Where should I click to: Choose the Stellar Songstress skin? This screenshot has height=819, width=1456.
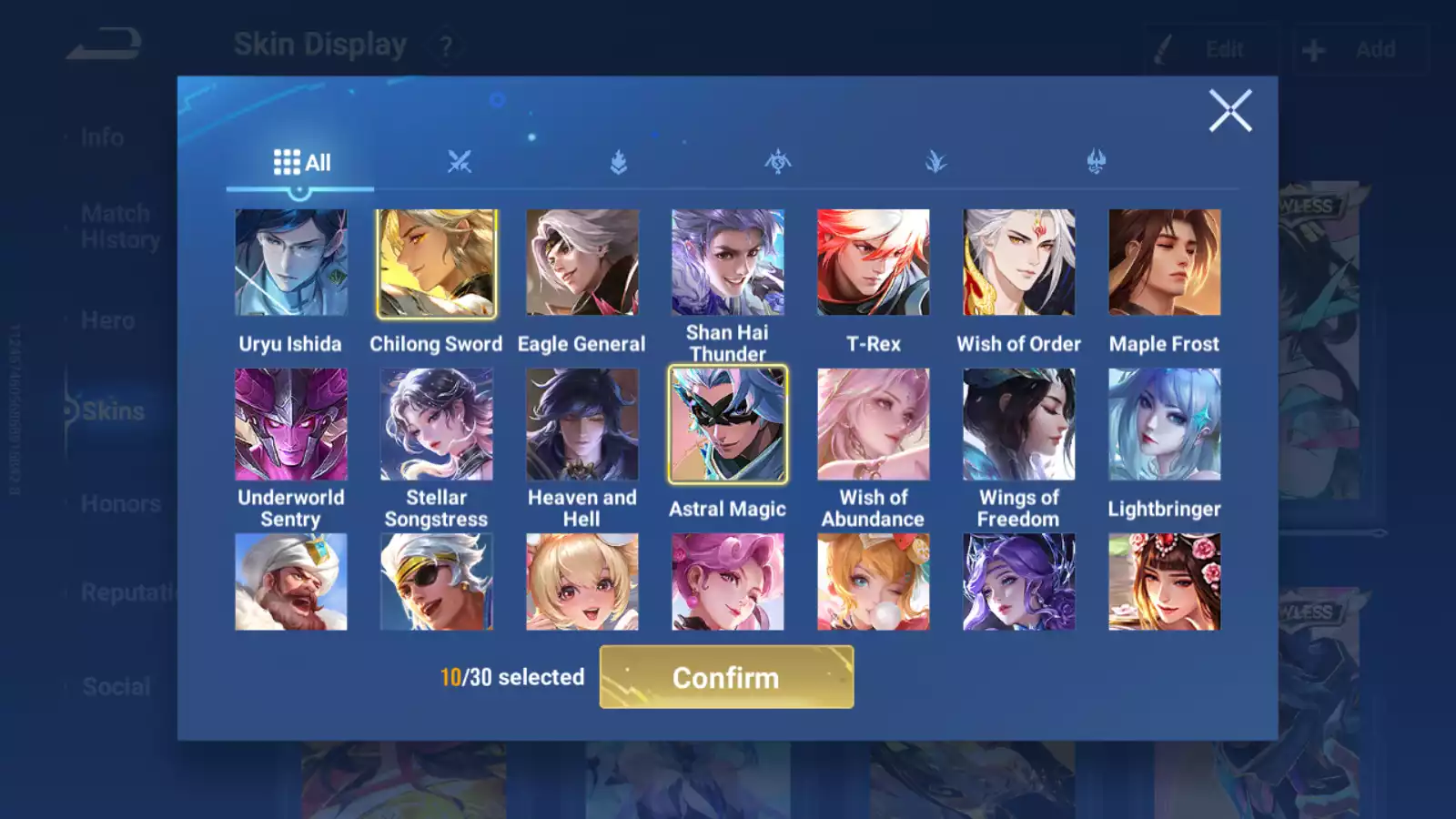coord(437,424)
